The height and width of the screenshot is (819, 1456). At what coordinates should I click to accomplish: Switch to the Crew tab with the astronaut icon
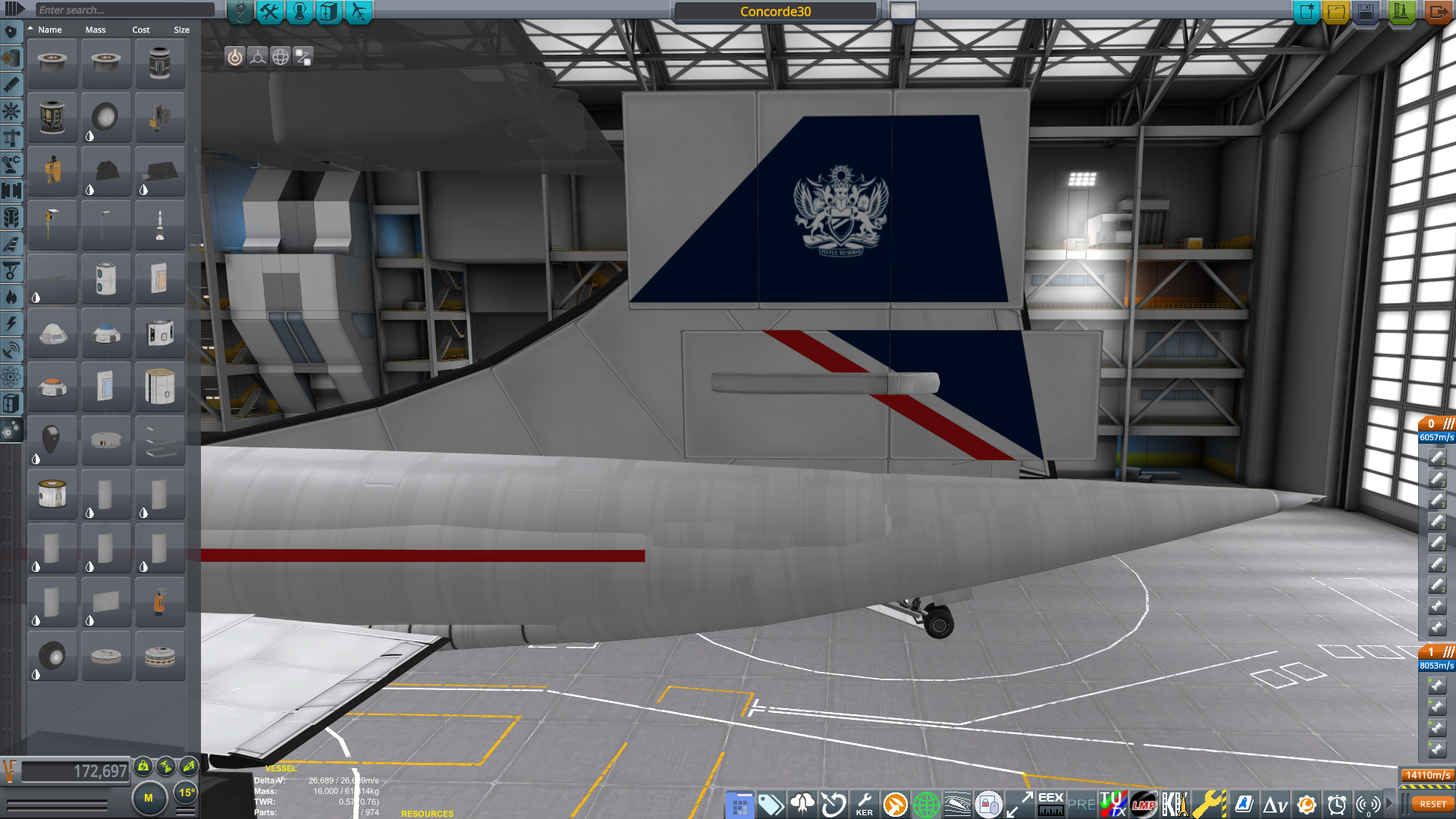coord(299,11)
